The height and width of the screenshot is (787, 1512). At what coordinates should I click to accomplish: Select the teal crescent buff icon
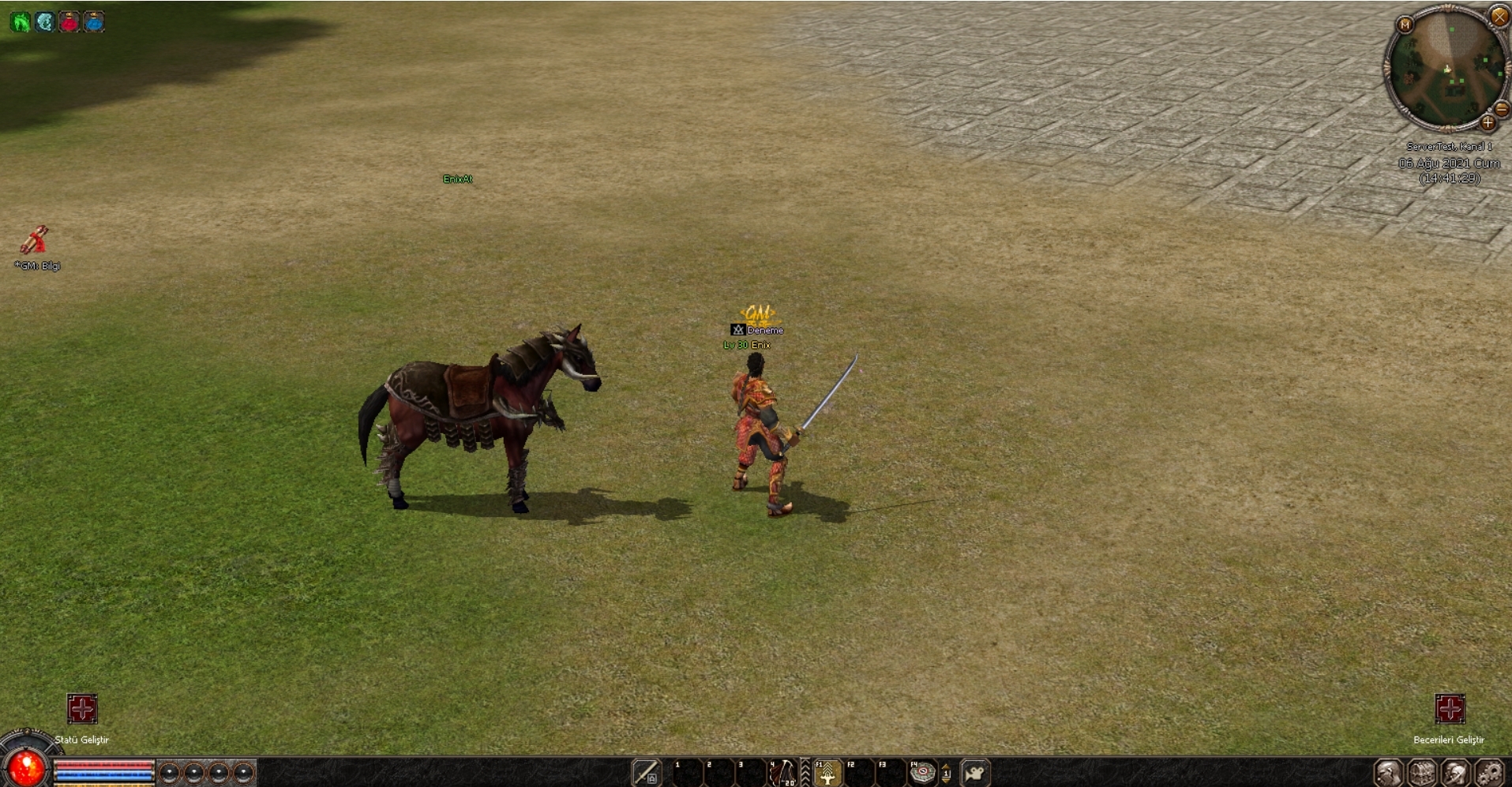45,22
